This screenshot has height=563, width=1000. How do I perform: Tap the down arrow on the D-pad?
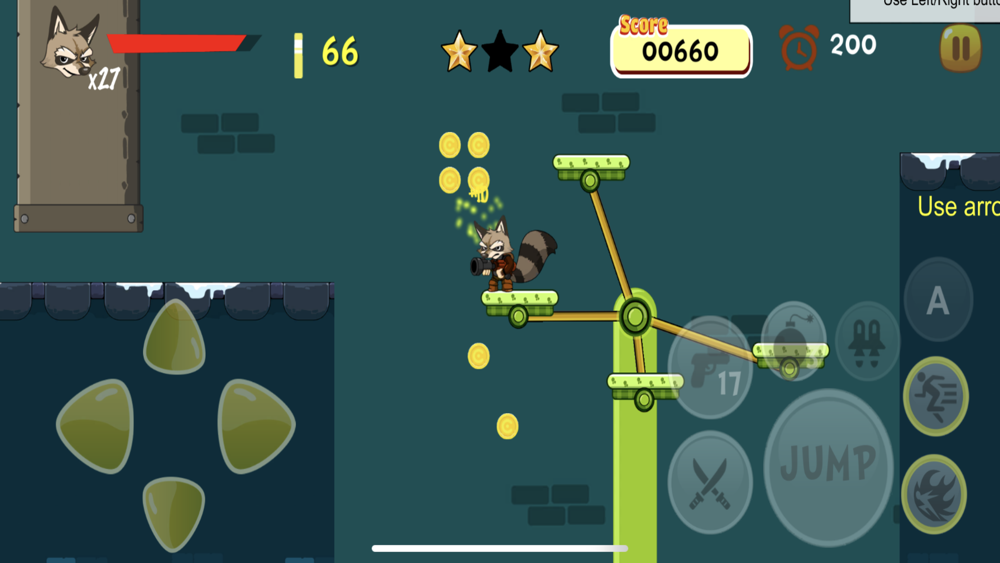(x=174, y=512)
